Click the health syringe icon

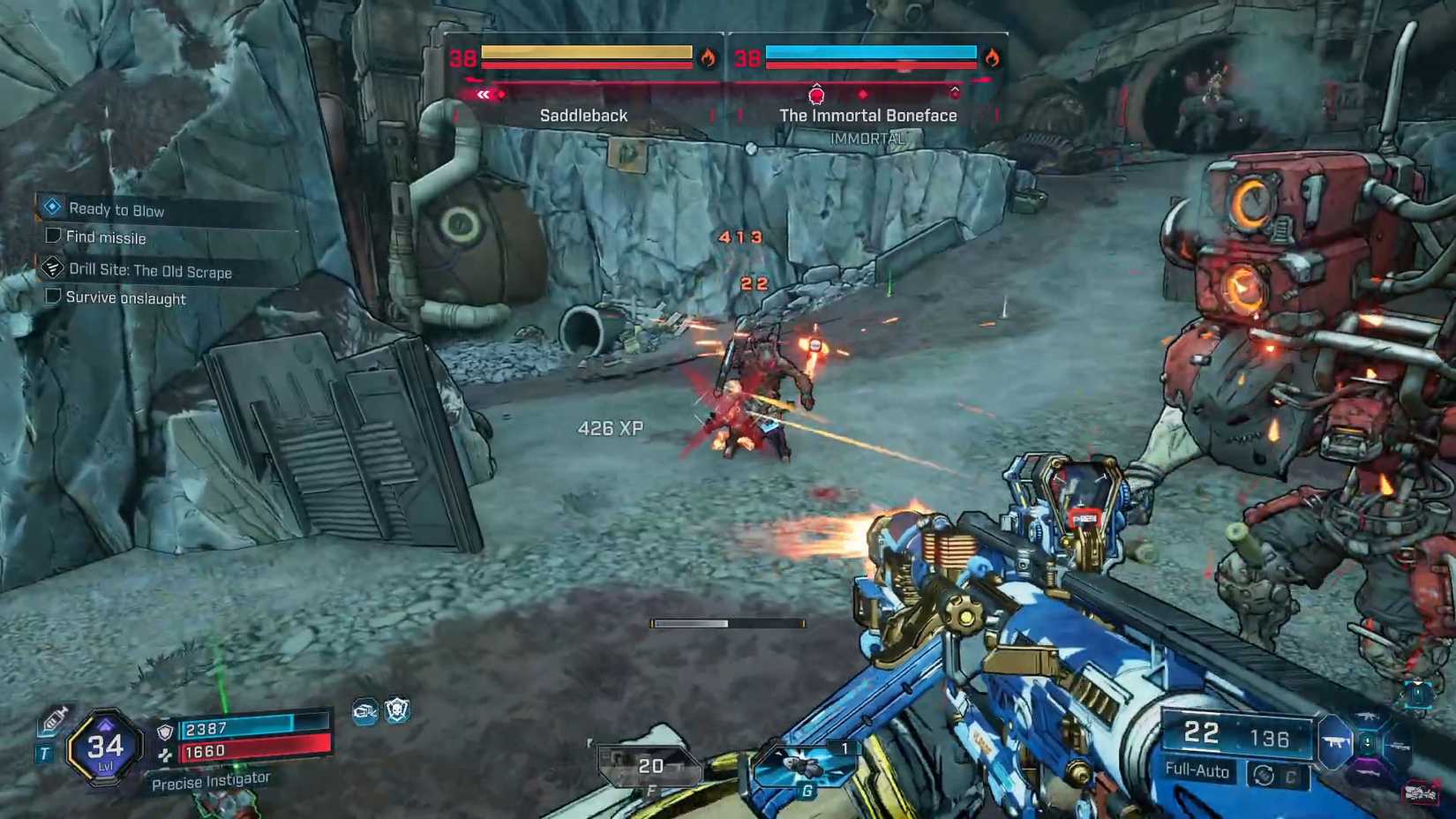click(53, 719)
